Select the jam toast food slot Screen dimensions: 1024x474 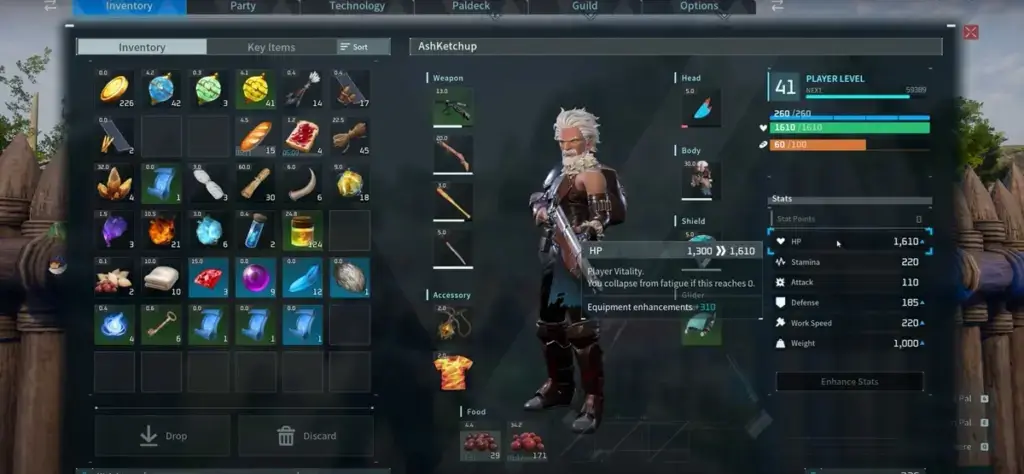point(302,136)
